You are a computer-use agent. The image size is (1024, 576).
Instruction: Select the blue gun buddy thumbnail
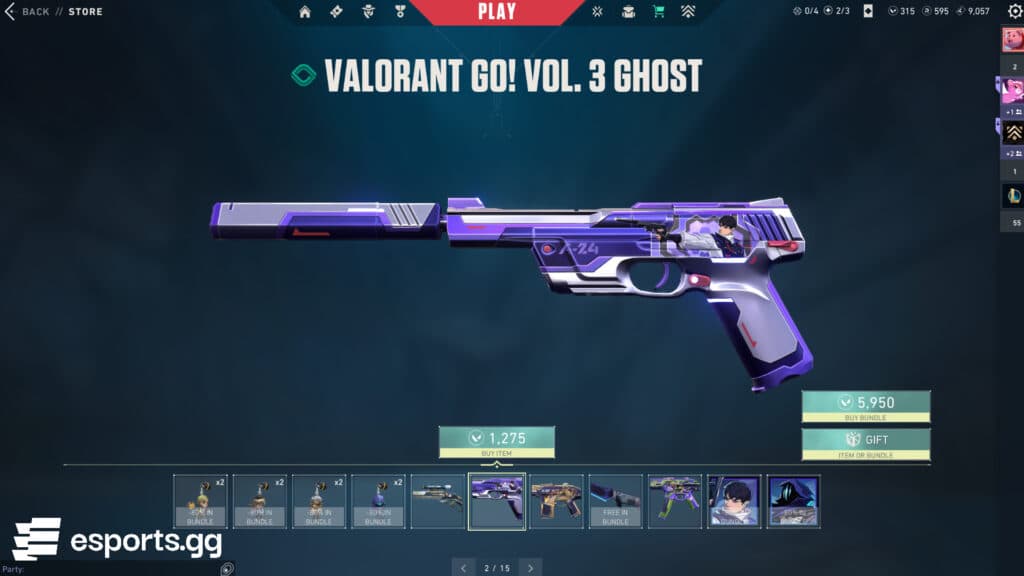pos(378,501)
